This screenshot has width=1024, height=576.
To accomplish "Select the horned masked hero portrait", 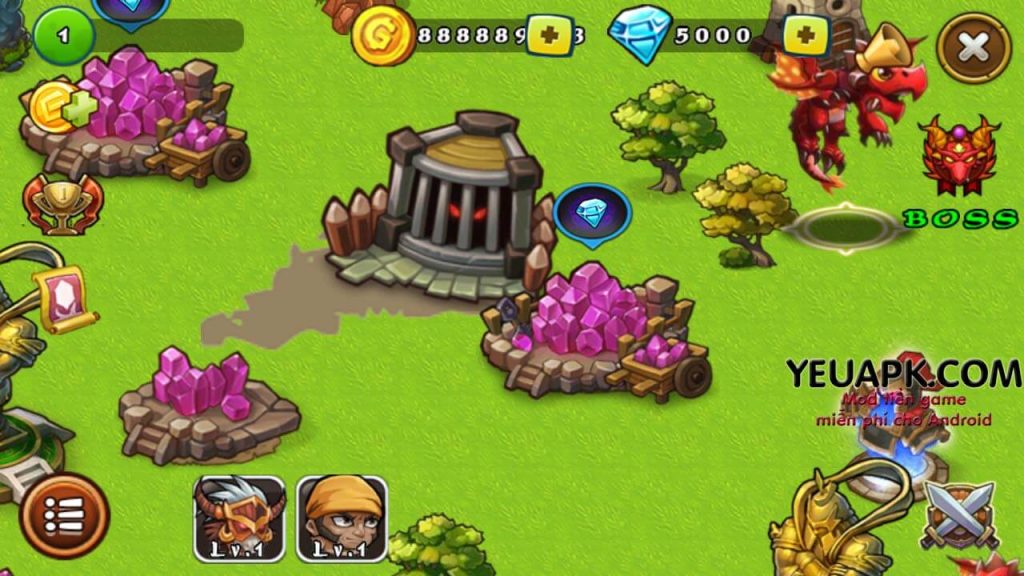I will click(x=239, y=518).
